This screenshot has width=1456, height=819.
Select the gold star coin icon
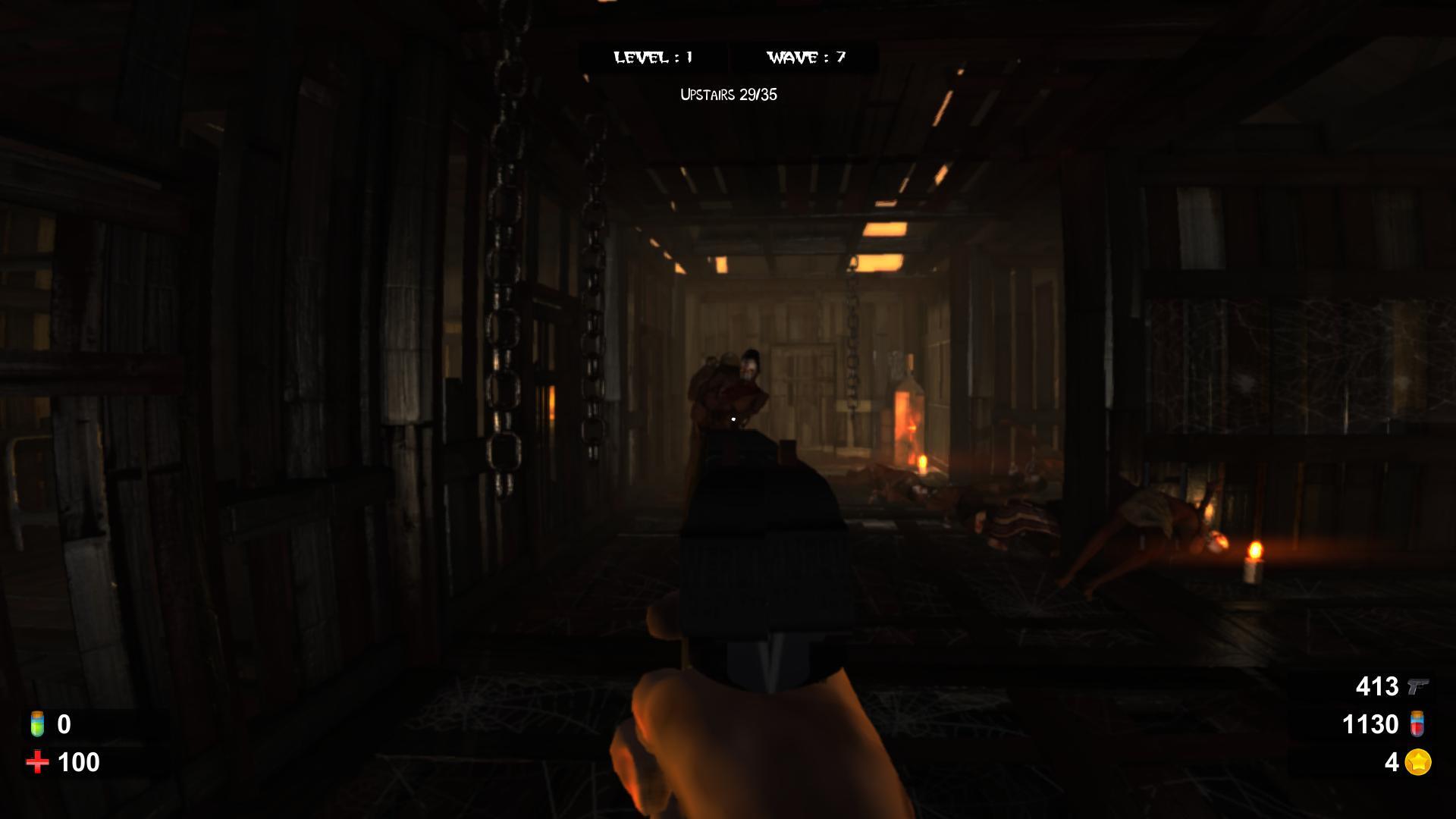click(1418, 762)
